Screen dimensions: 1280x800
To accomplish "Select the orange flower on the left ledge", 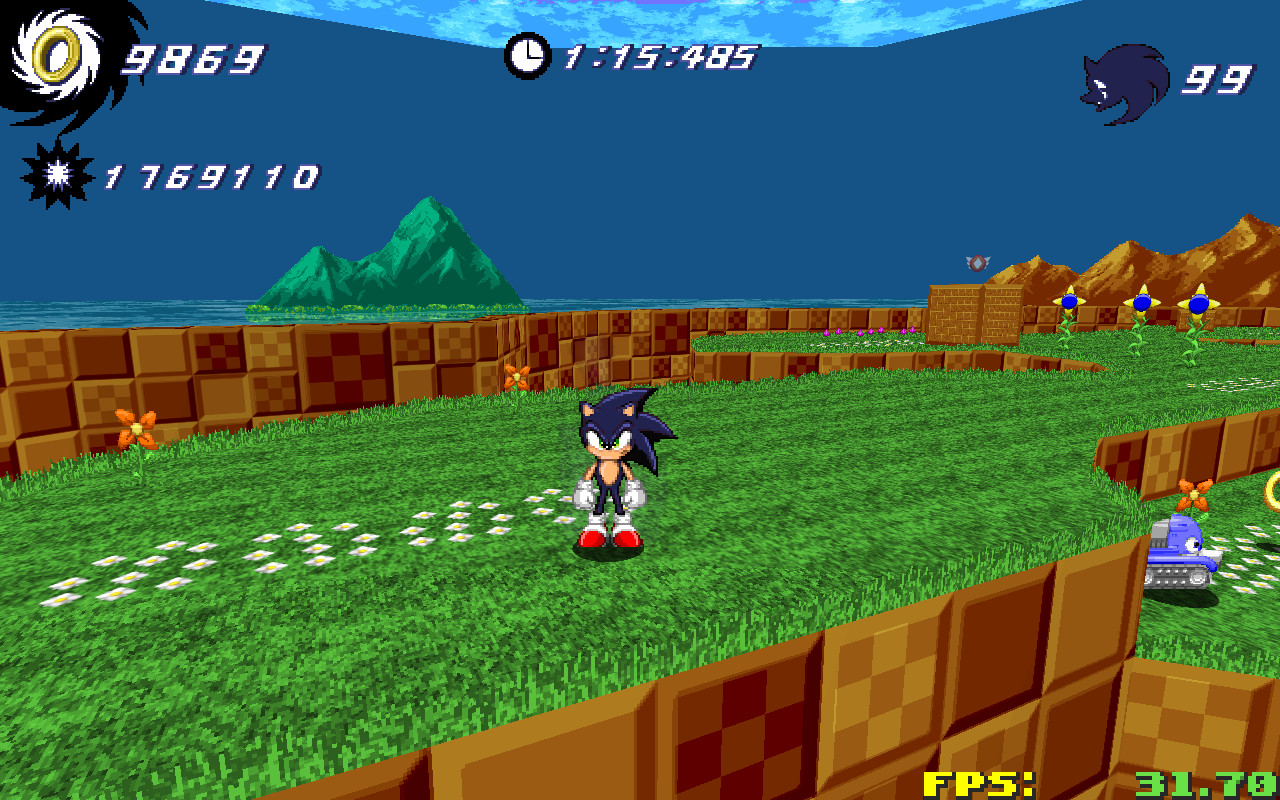I will coord(138,430).
